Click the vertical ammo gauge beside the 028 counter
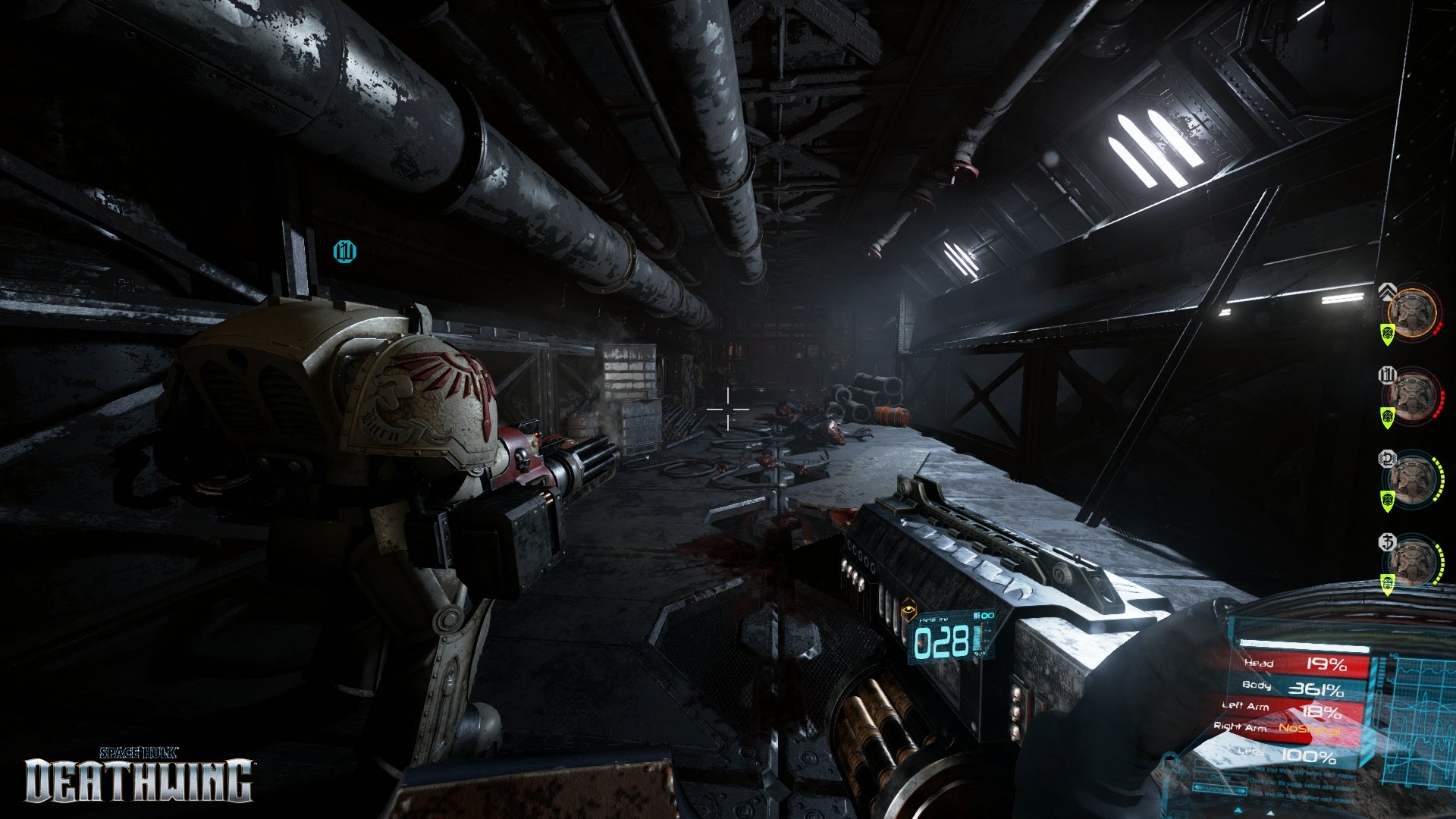 (x=977, y=637)
